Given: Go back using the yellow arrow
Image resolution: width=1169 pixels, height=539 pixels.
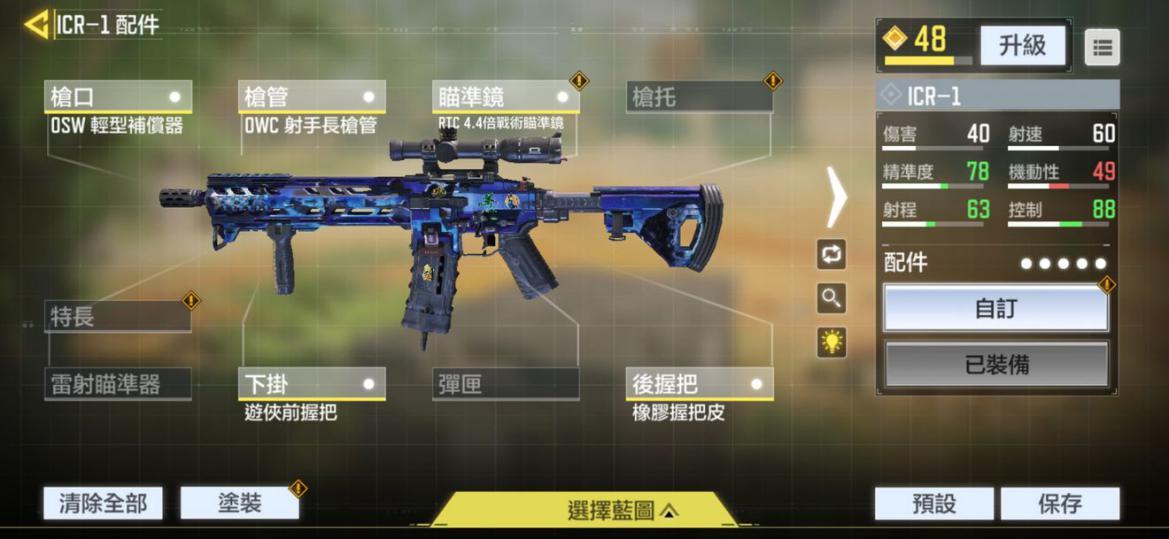Looking at the screenshot, I should tap(37, 24).
